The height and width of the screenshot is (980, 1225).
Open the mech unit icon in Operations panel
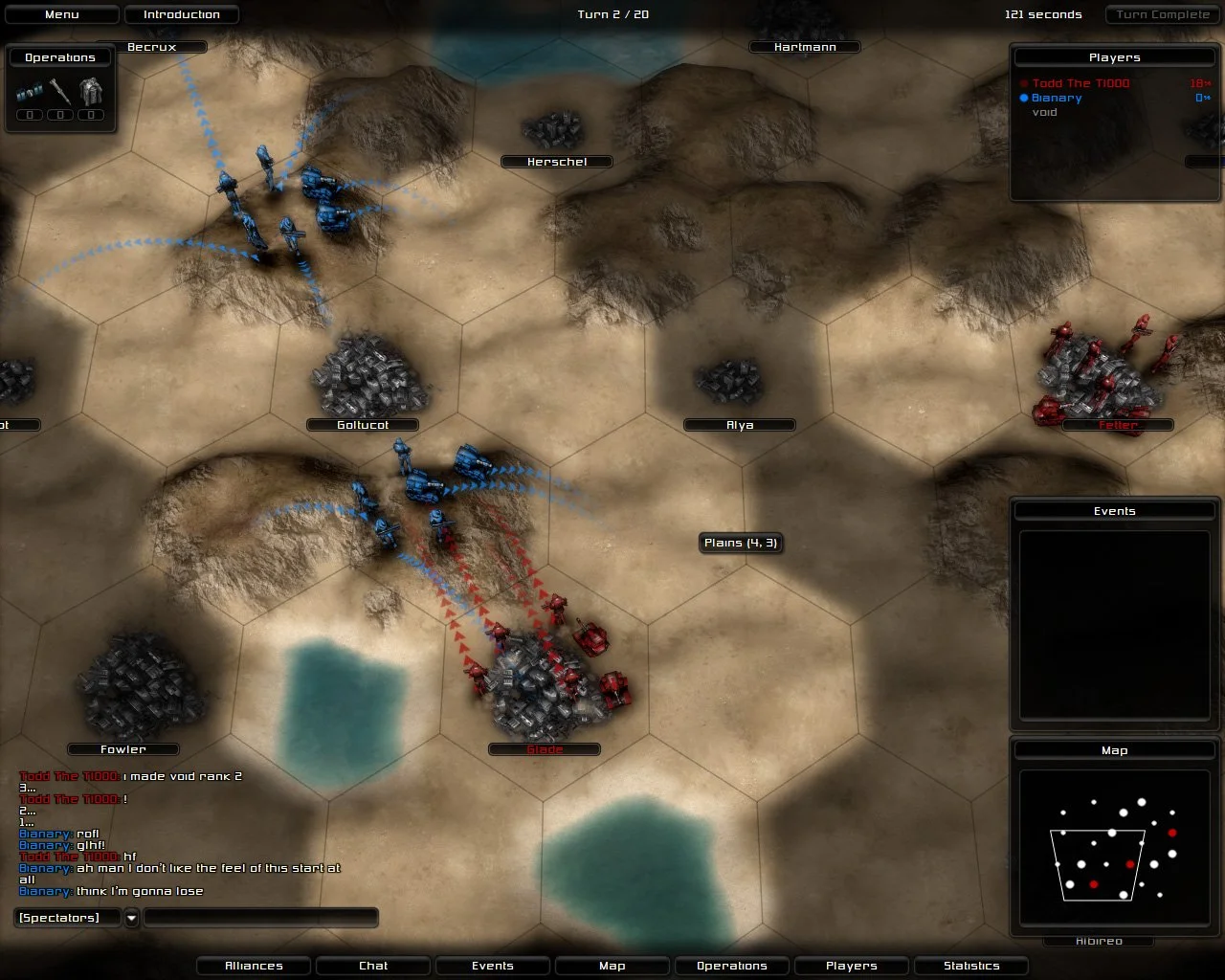click(91, 91)
